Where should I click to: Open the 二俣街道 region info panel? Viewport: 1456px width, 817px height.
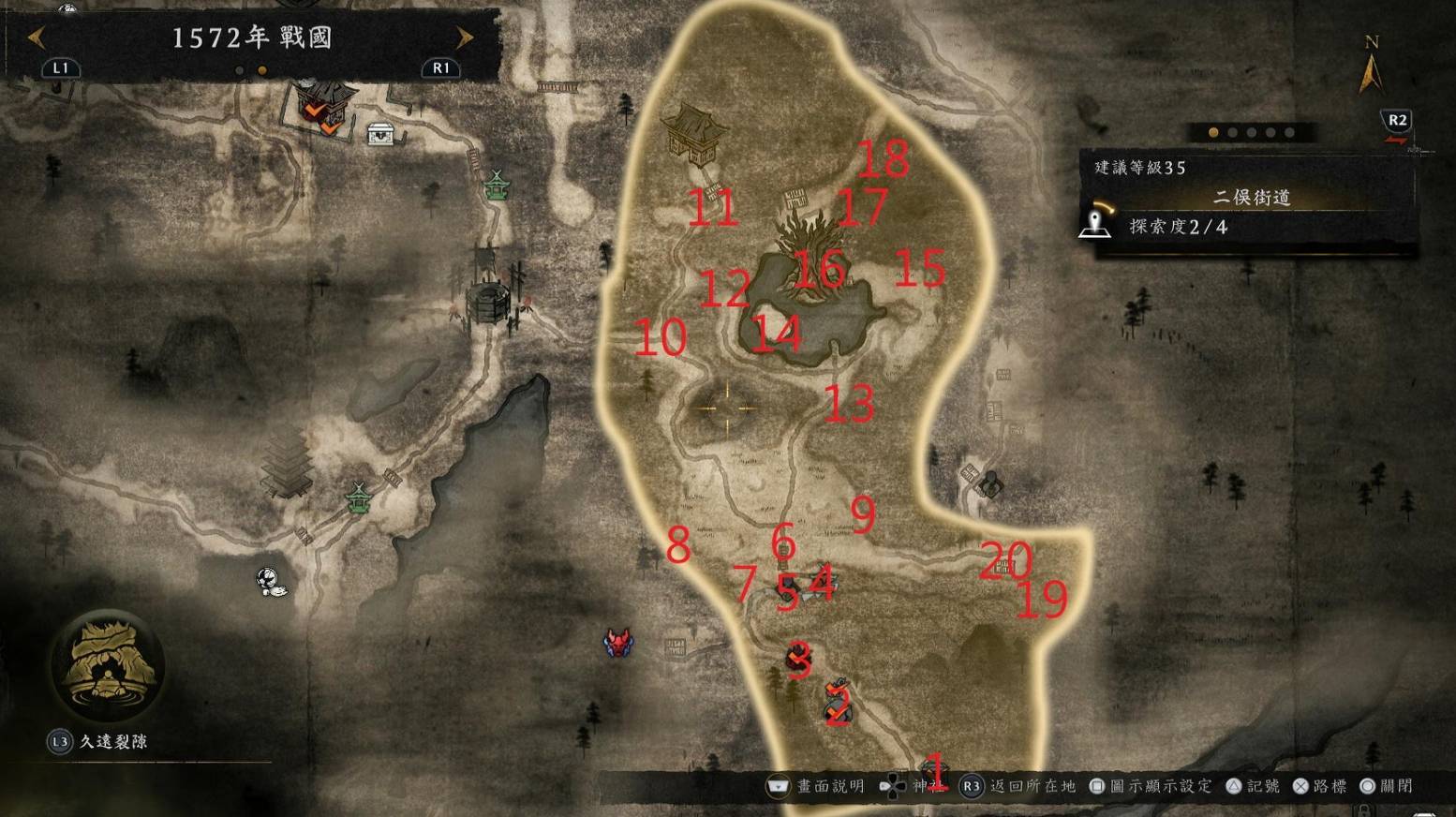pos(1252,198)
